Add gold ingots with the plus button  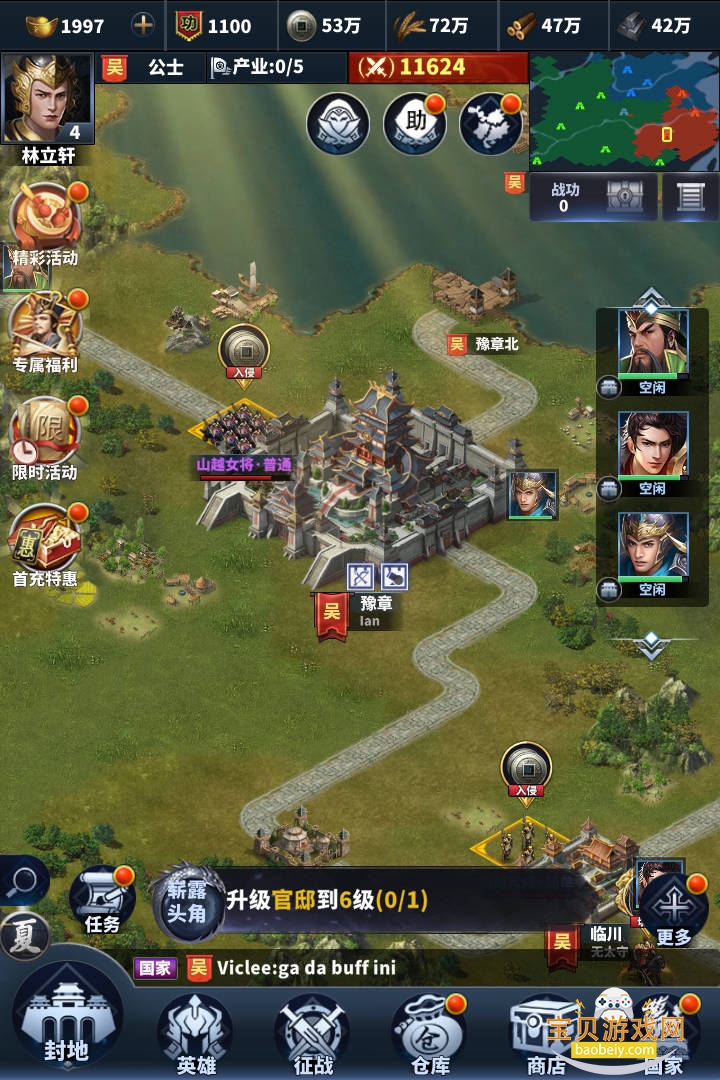pos(144,25)
